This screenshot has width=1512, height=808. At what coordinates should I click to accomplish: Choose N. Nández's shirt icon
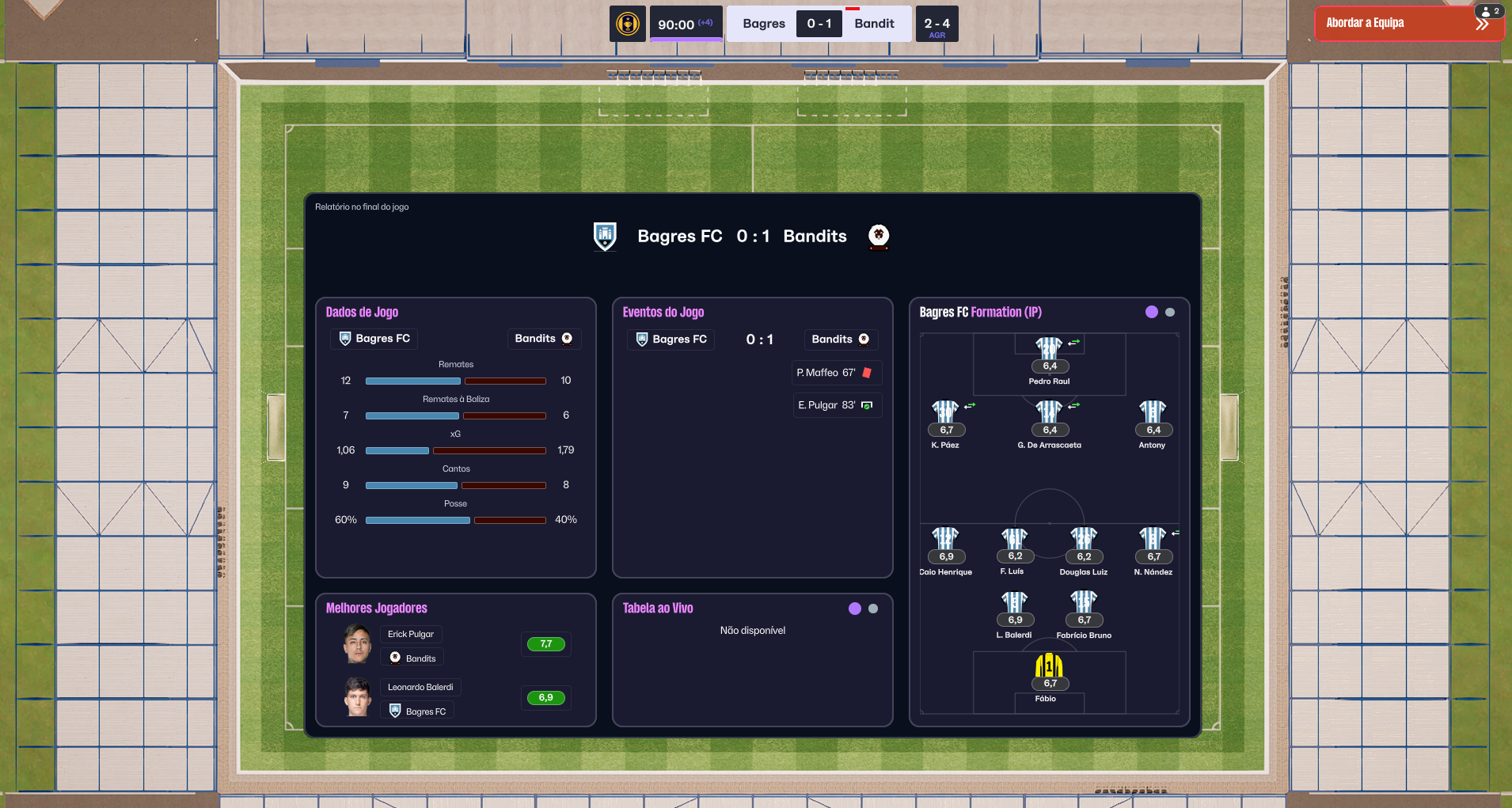[1153, 540]
